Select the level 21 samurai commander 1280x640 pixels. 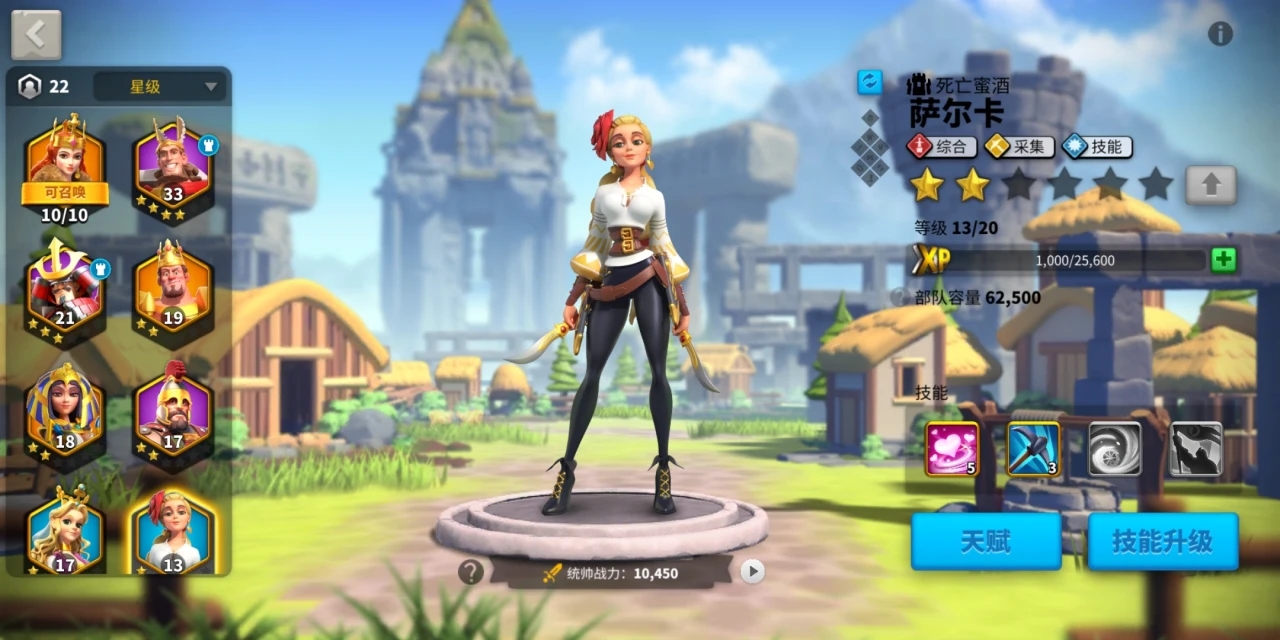pyautogui.click(x=65, y=290)
